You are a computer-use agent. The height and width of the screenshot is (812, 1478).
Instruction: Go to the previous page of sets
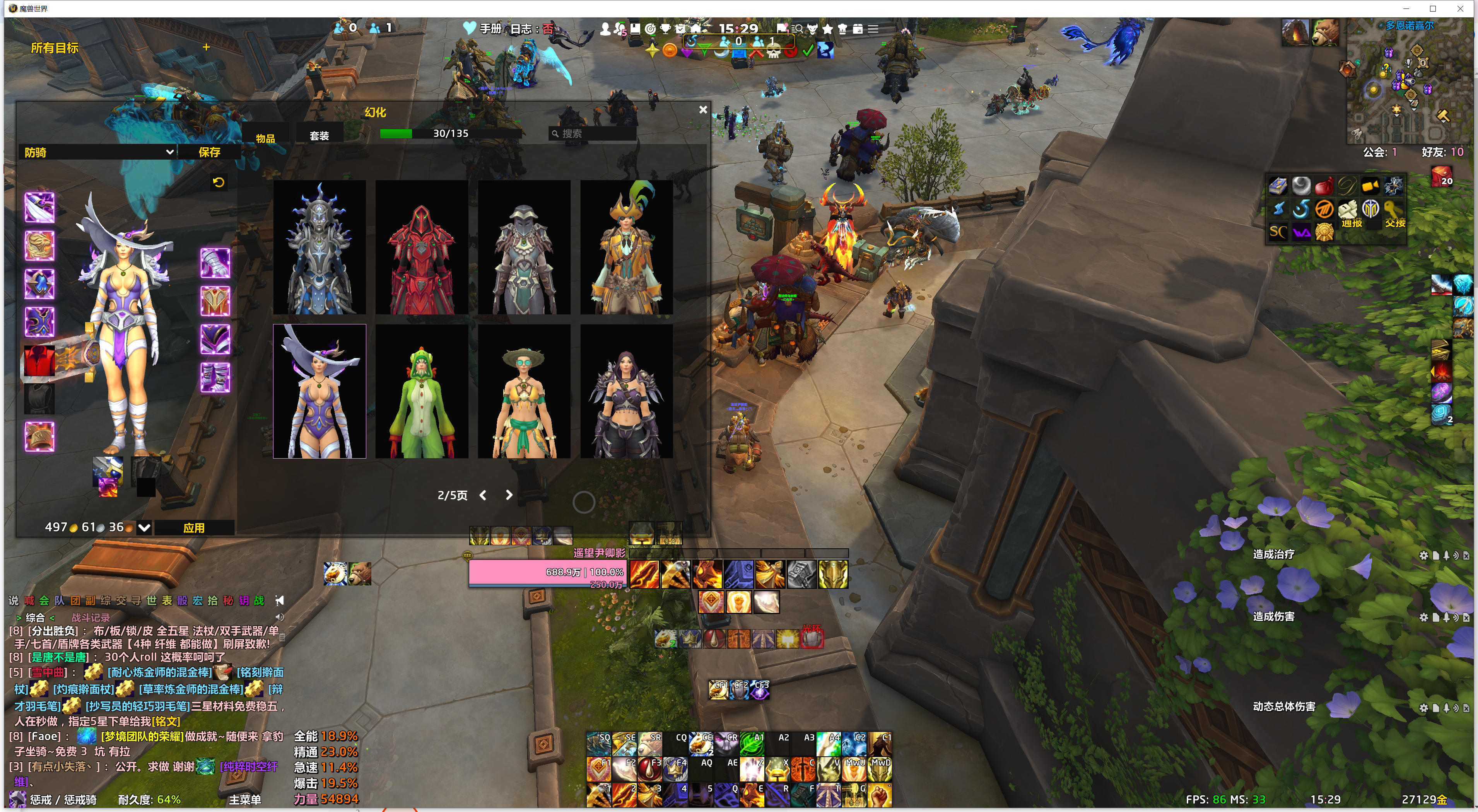(x=483, y=495)
